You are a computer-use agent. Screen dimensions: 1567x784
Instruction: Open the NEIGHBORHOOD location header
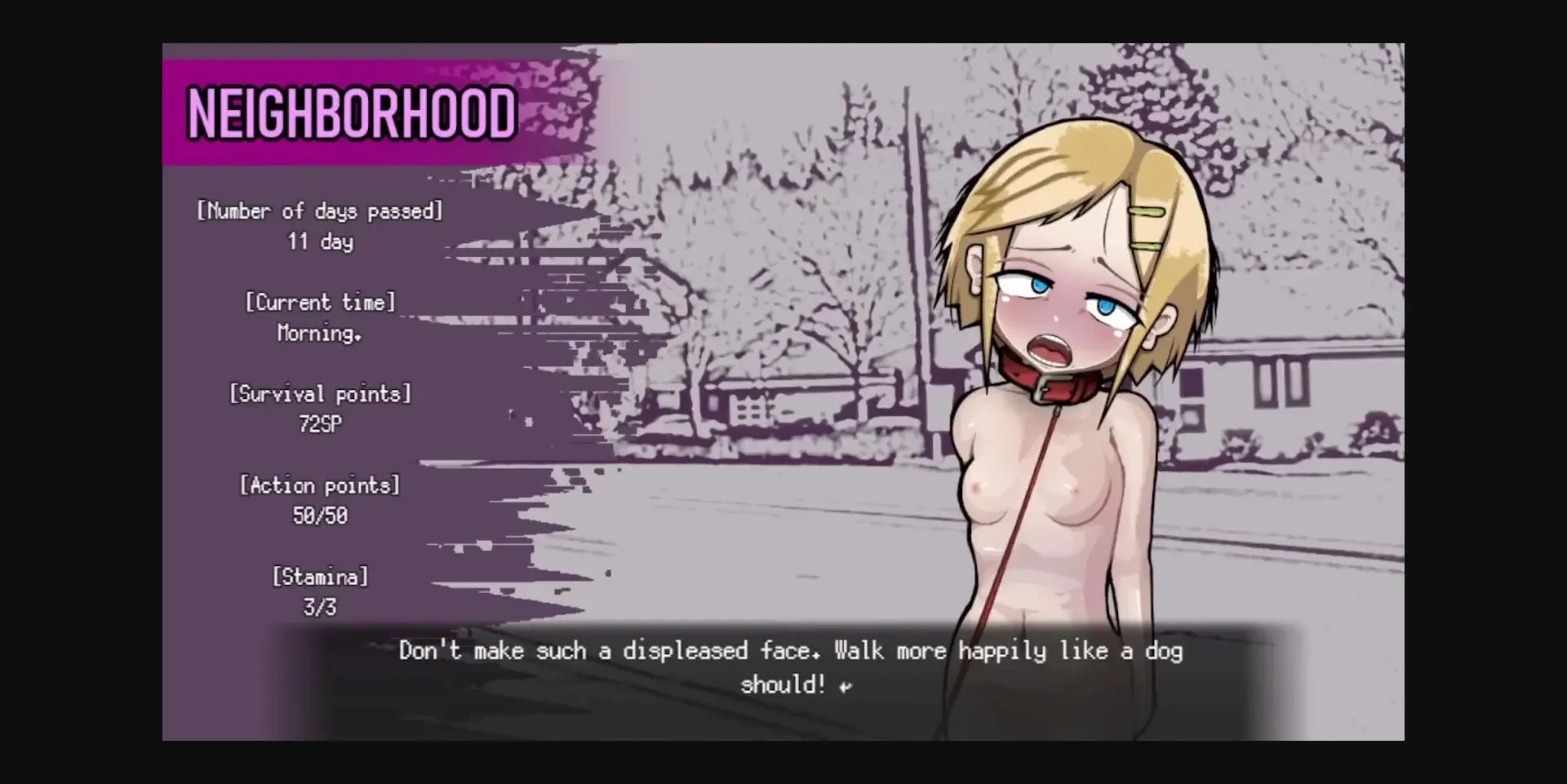pos(349,112)
